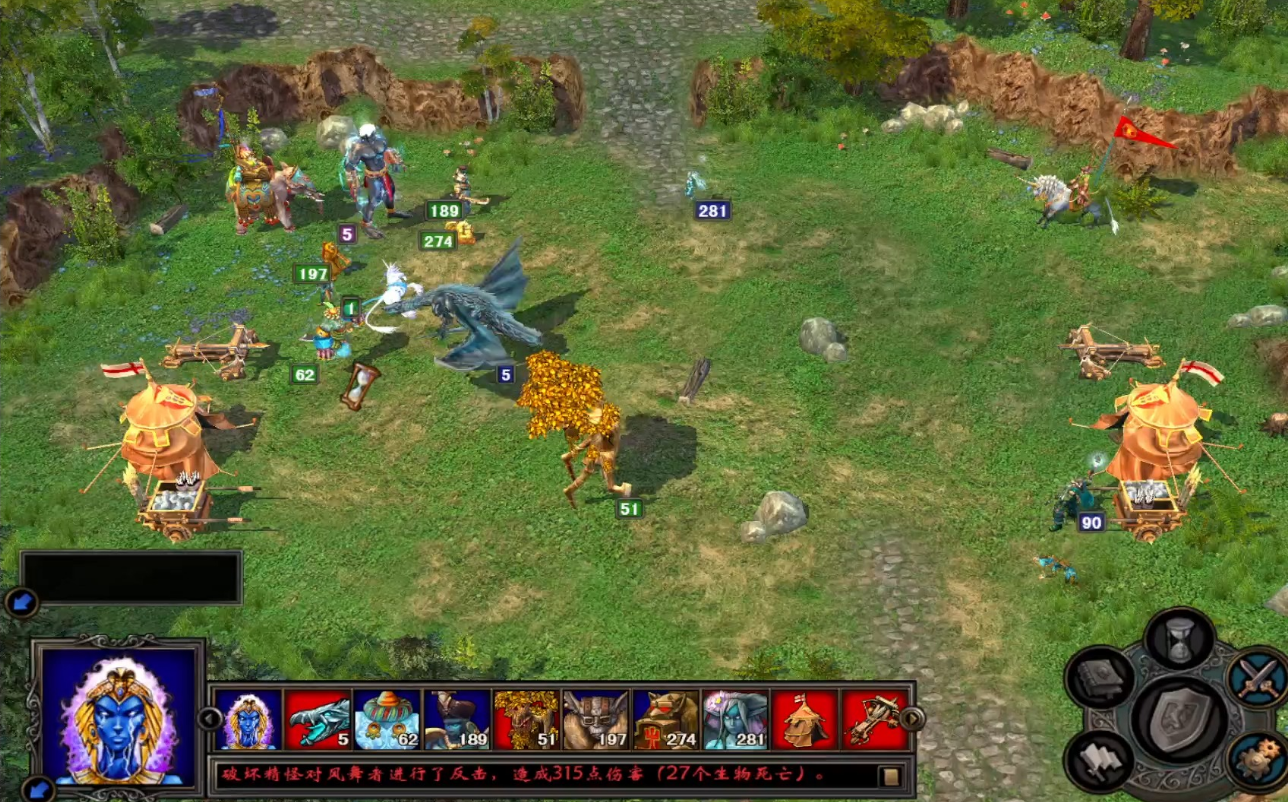
Task: Select the dragon portrait showing 5
Action: 317,720
